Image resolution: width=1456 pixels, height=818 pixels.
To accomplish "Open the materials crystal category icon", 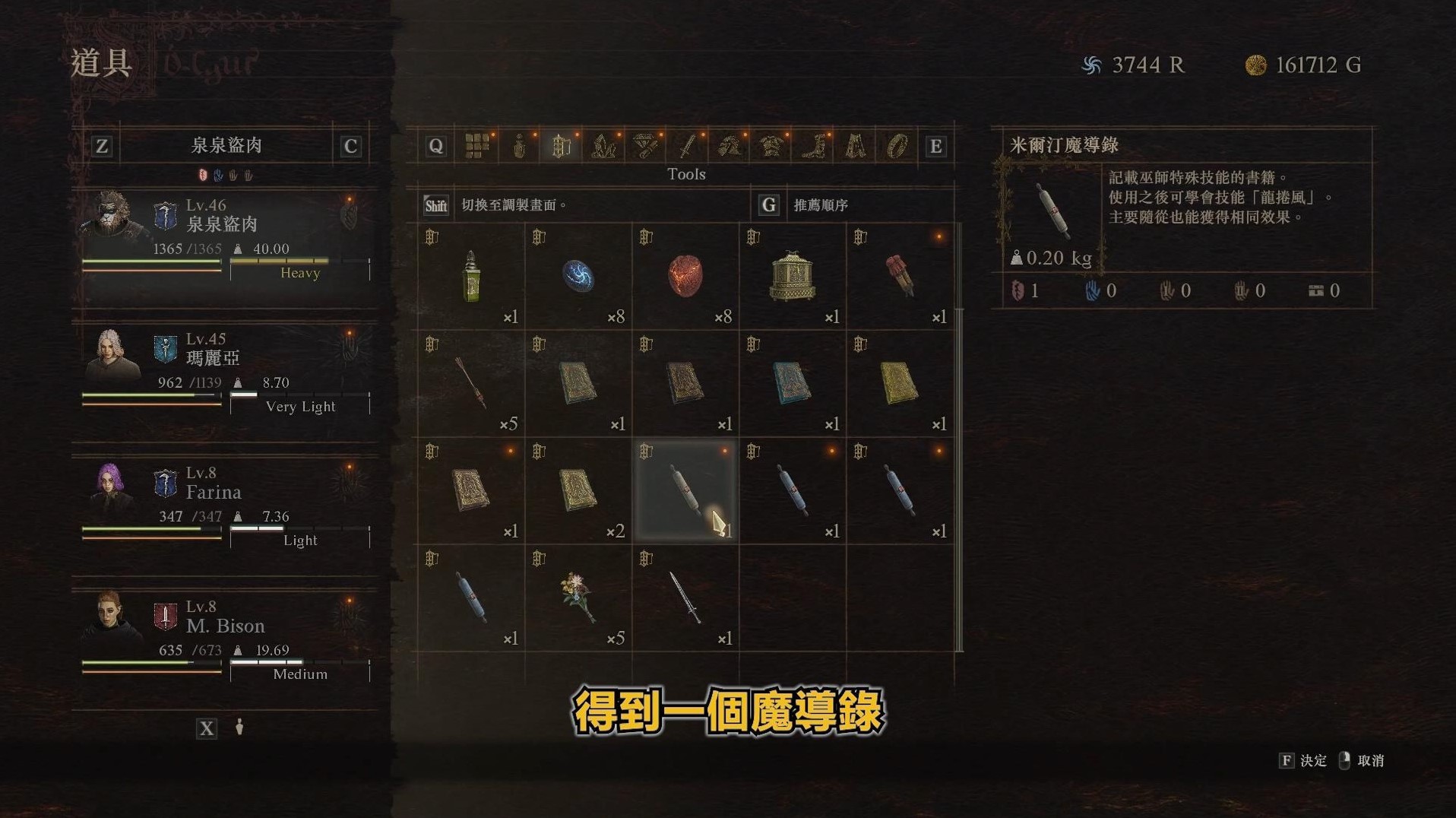I will (601, 146).
